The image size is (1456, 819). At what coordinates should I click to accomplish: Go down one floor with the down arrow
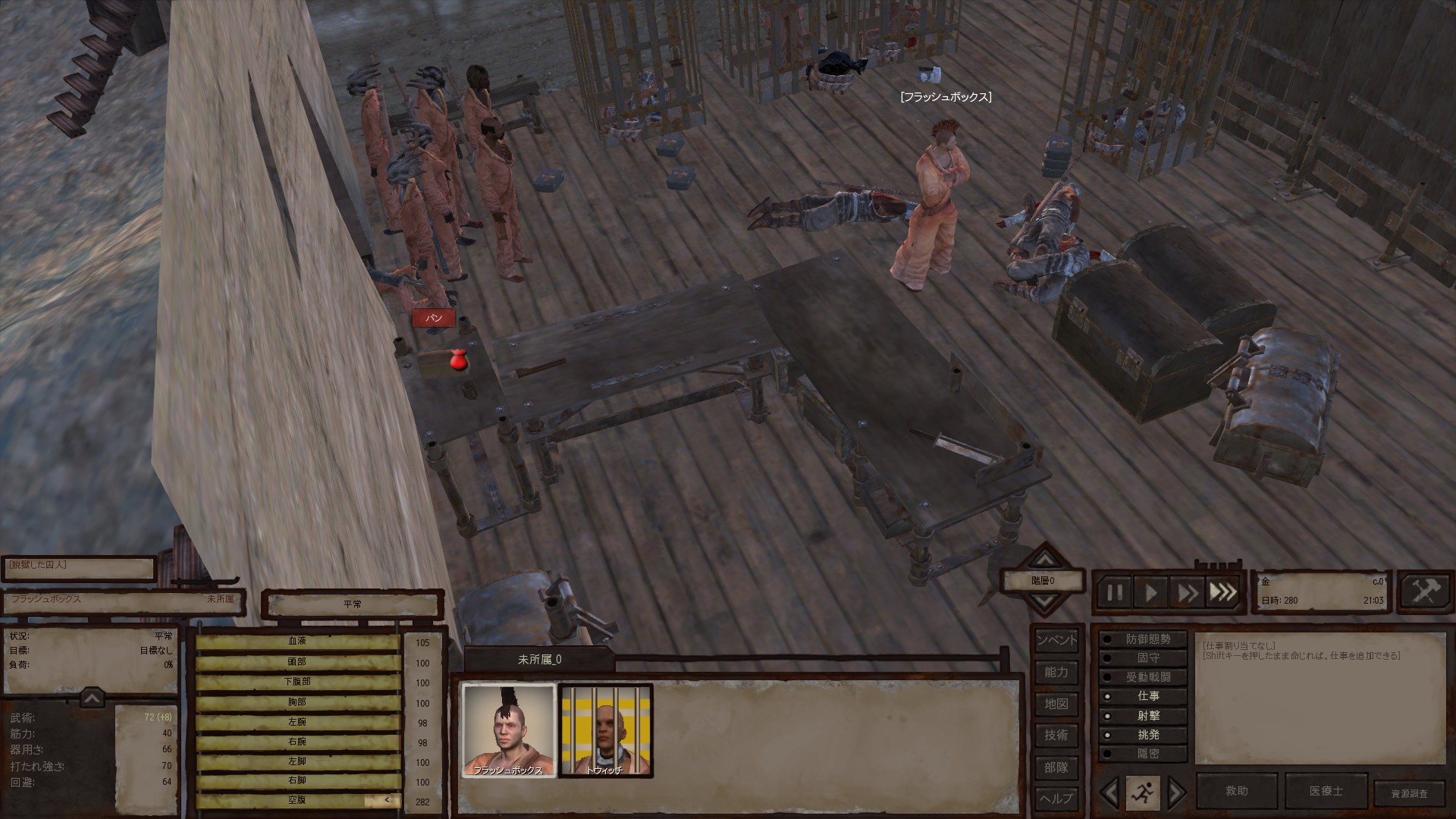point(1045,602)
